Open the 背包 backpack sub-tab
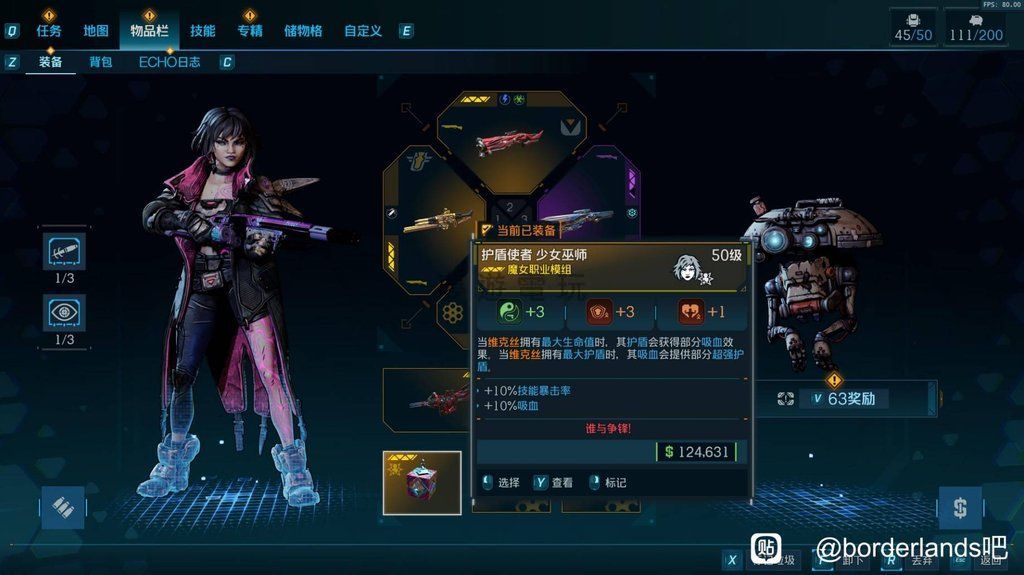 (101, 62)
